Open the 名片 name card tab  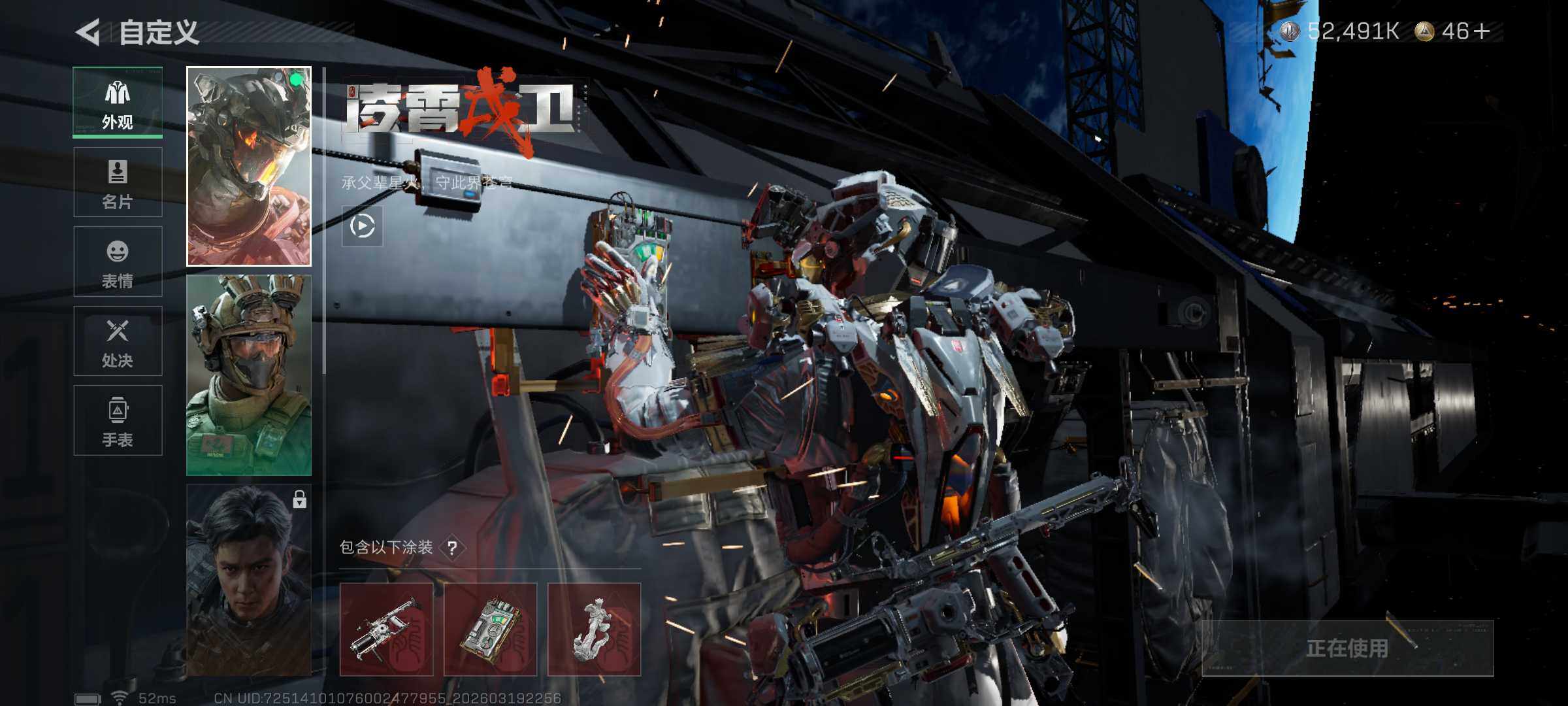click(x=118, y=182)
